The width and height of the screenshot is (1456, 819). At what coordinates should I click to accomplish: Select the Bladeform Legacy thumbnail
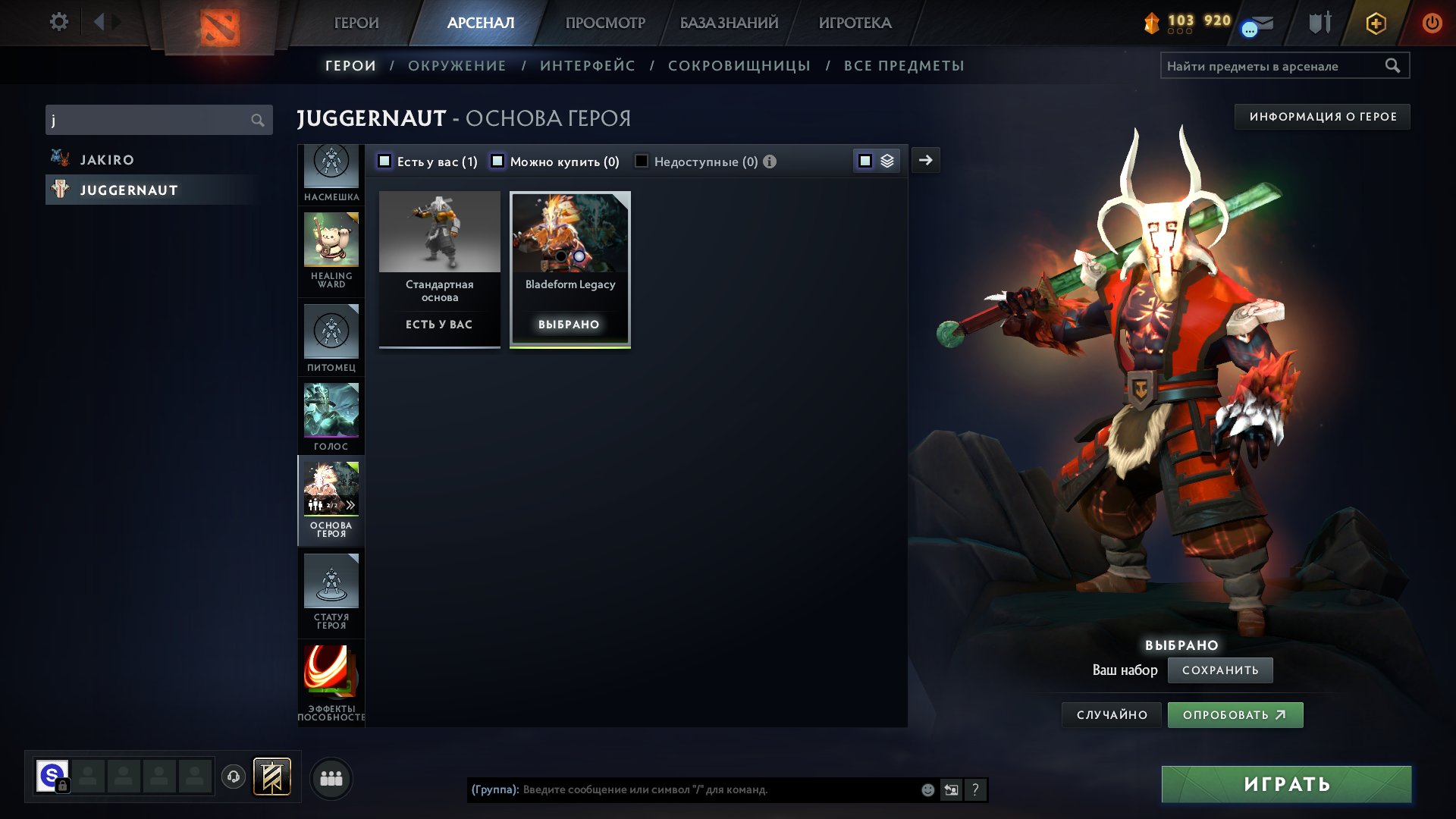pos(570,239)
